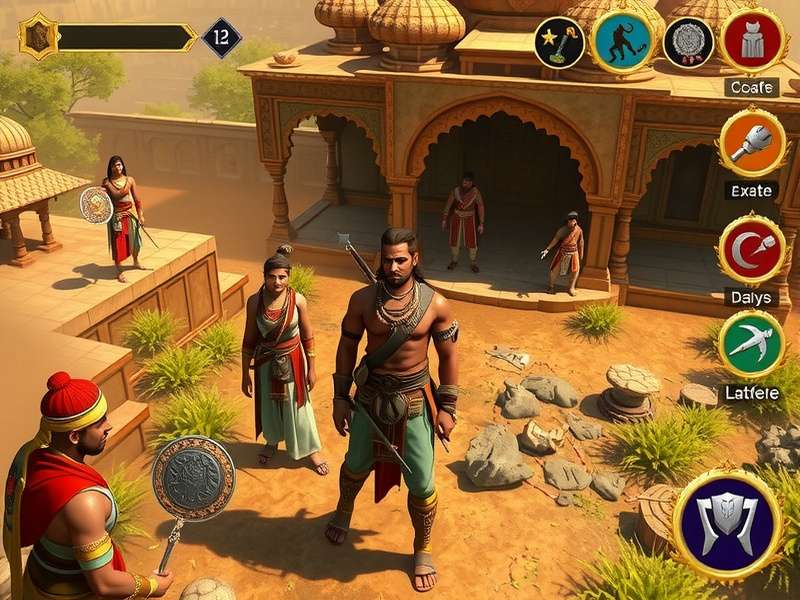Screen dimensions: 800x600
Task: Use the red Dalys crescent skill
Action: 751,250
